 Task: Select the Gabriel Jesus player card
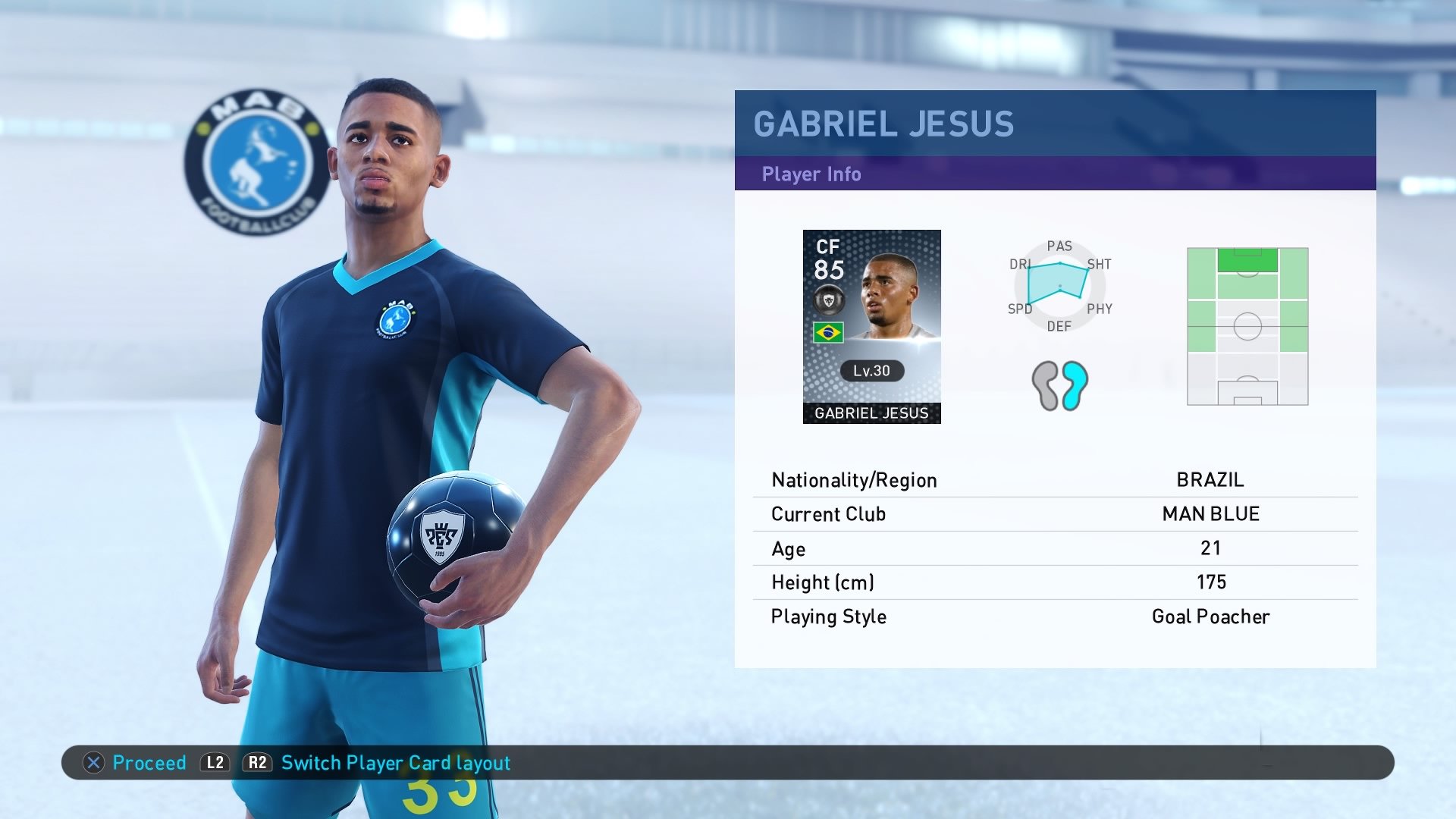click(x=872, y=326)
